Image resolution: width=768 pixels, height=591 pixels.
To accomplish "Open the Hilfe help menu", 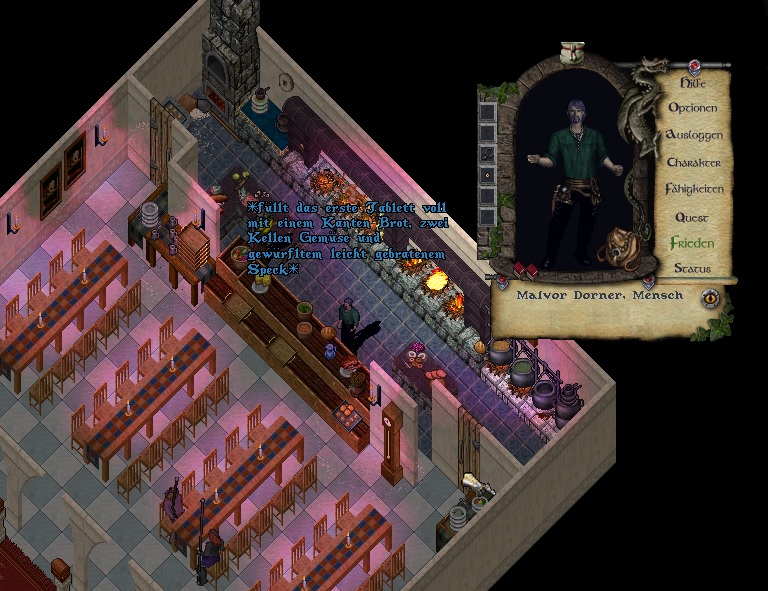I will (693, 84).
